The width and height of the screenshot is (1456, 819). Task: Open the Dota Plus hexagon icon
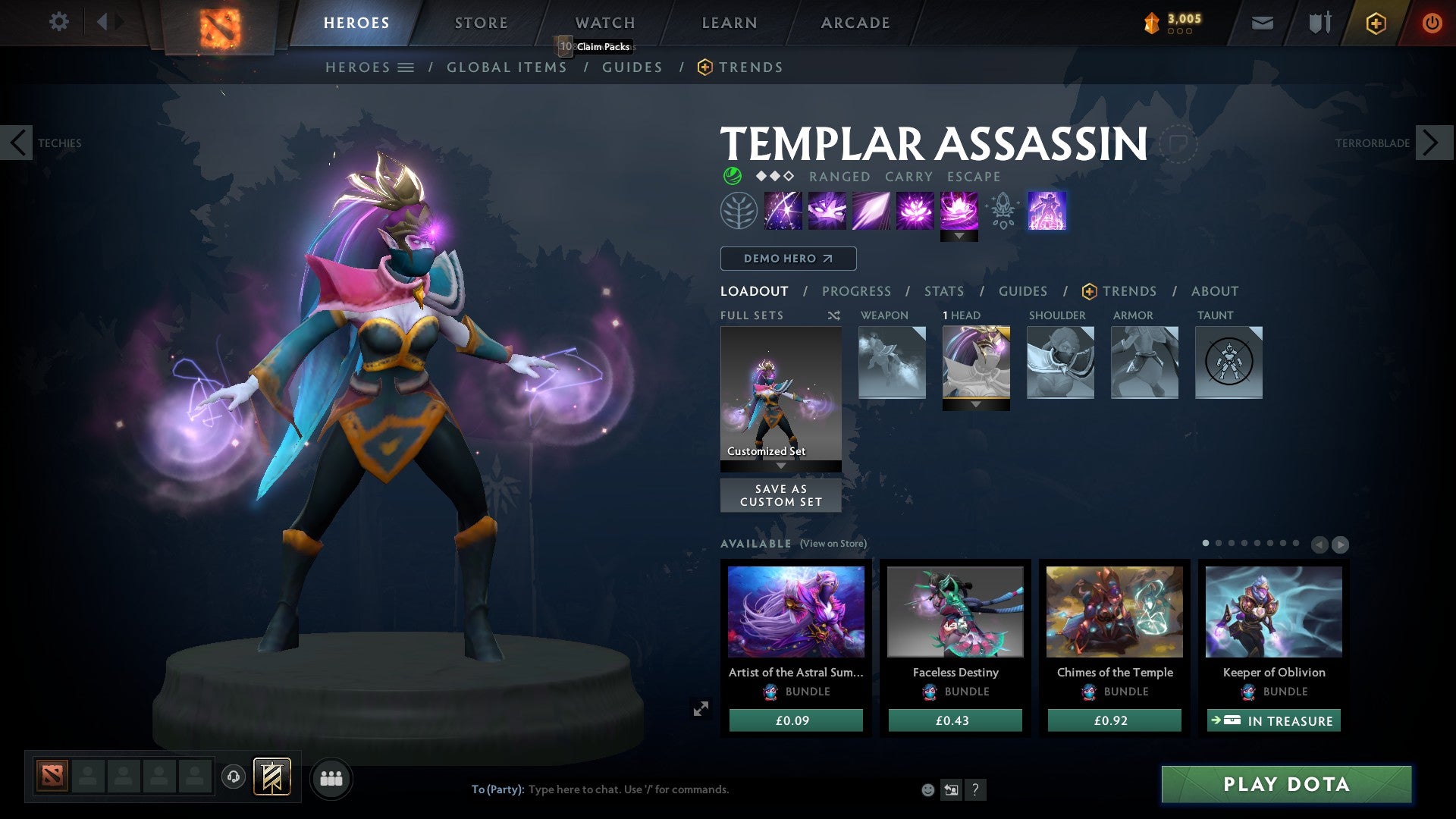[1375, 23]
